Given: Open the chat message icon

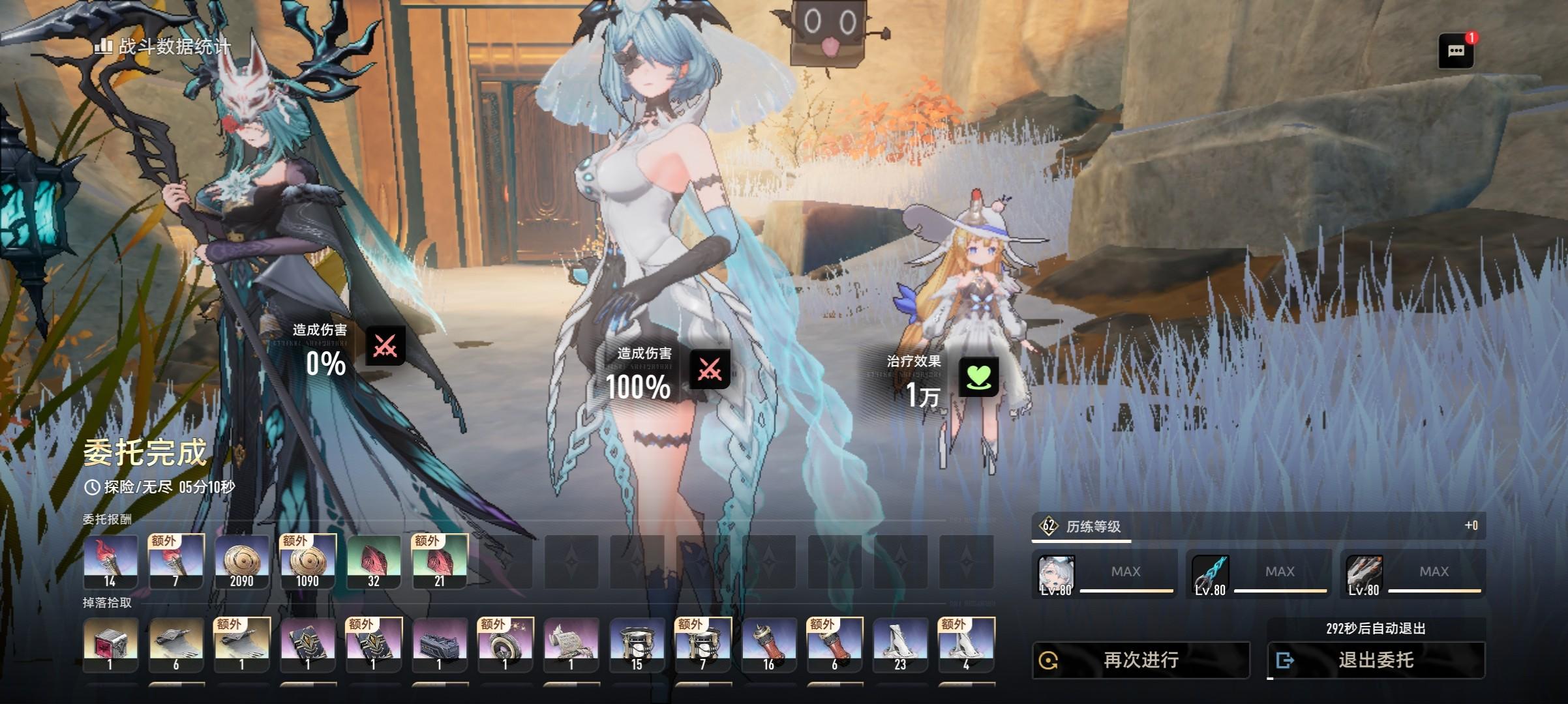Looking at the screenshot, I should 1455,51.
